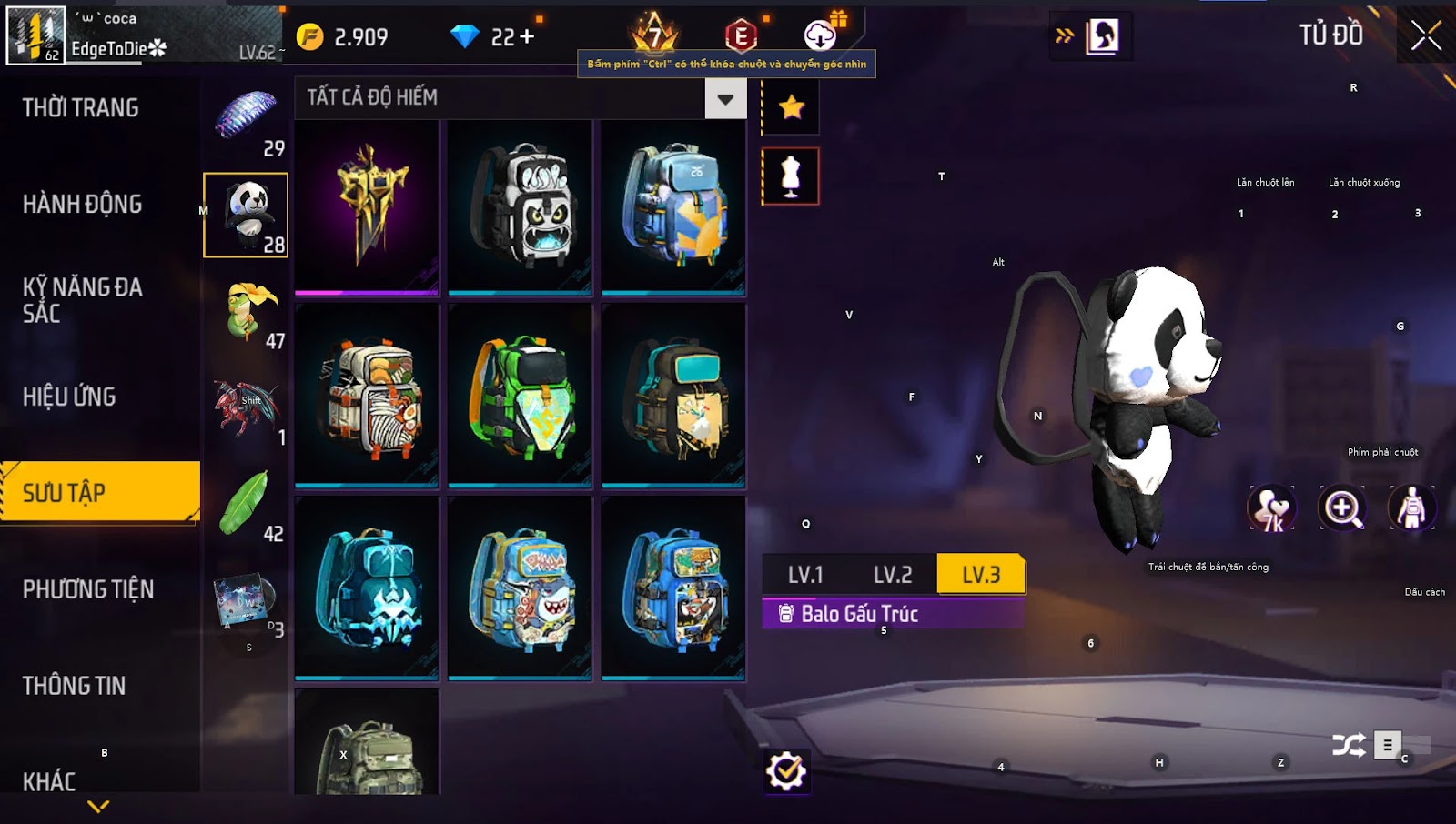This screenshot has height=824, width=1456.
Task: Add diamonds with the plus button
Action: click(x=527, y=37)
